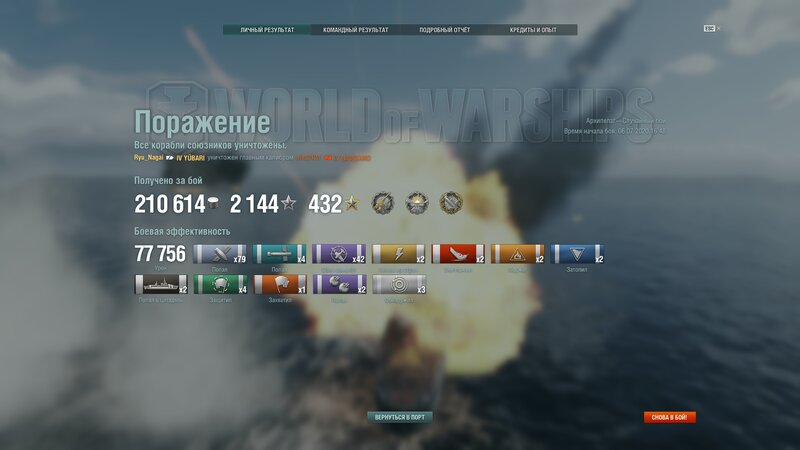This screenshot has height=450, width=800.
Task: Start another battle with Снова в бой
Action: click(669, 417)
